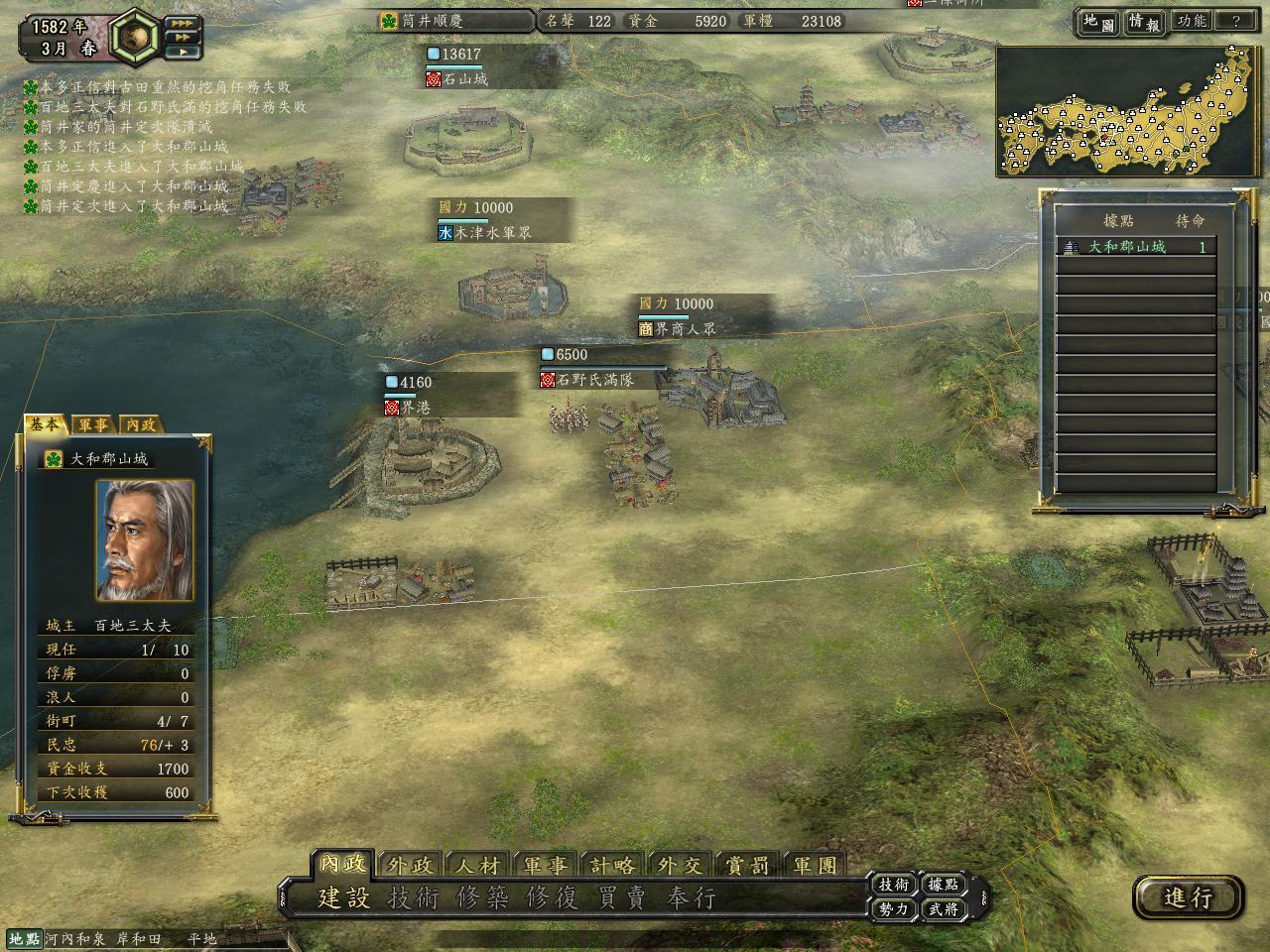Choose the 奉行 magistrate command
This screenshot has height=952, width=1270.
click(691, 898)
